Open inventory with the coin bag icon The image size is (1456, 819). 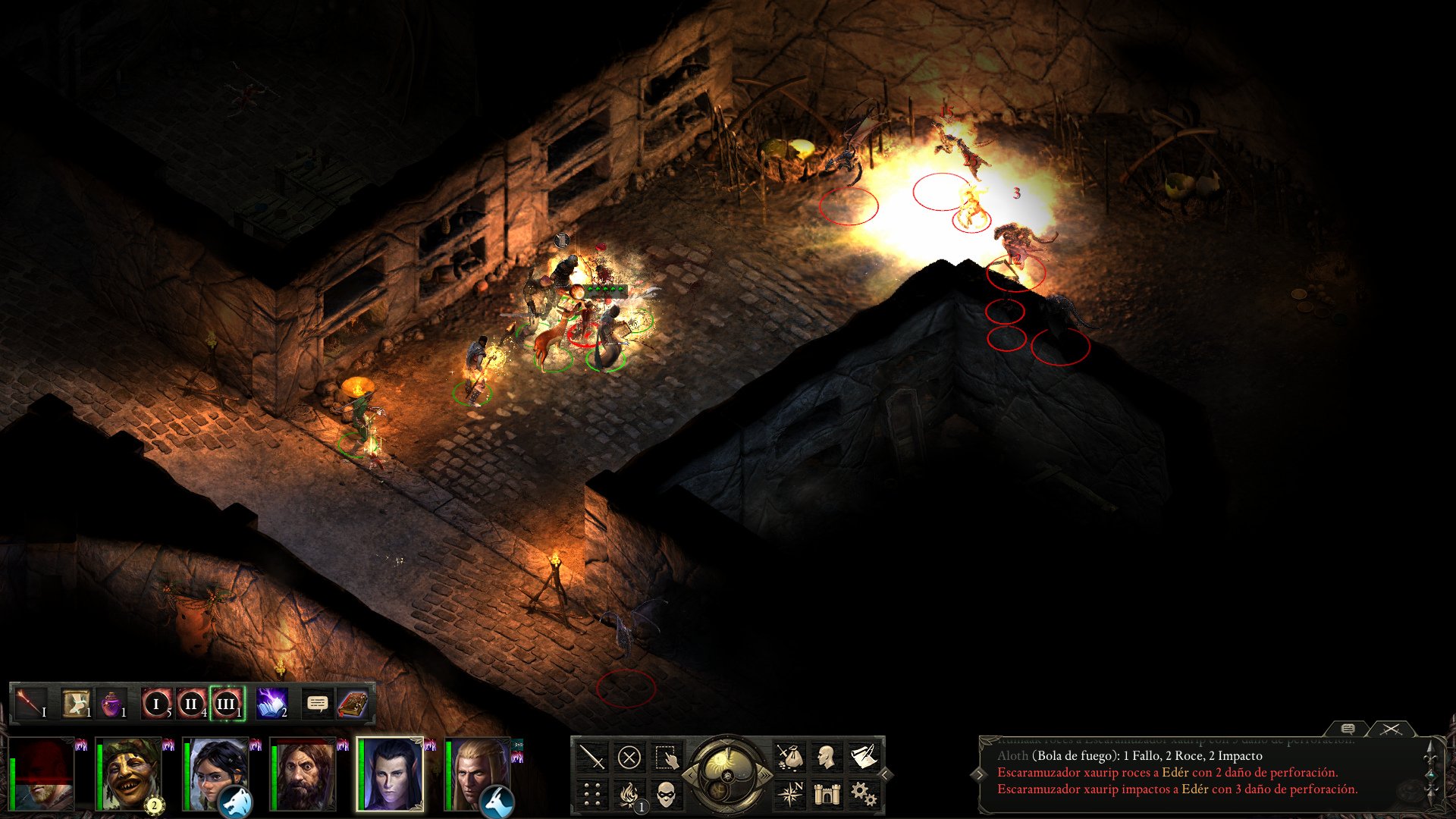791,758
